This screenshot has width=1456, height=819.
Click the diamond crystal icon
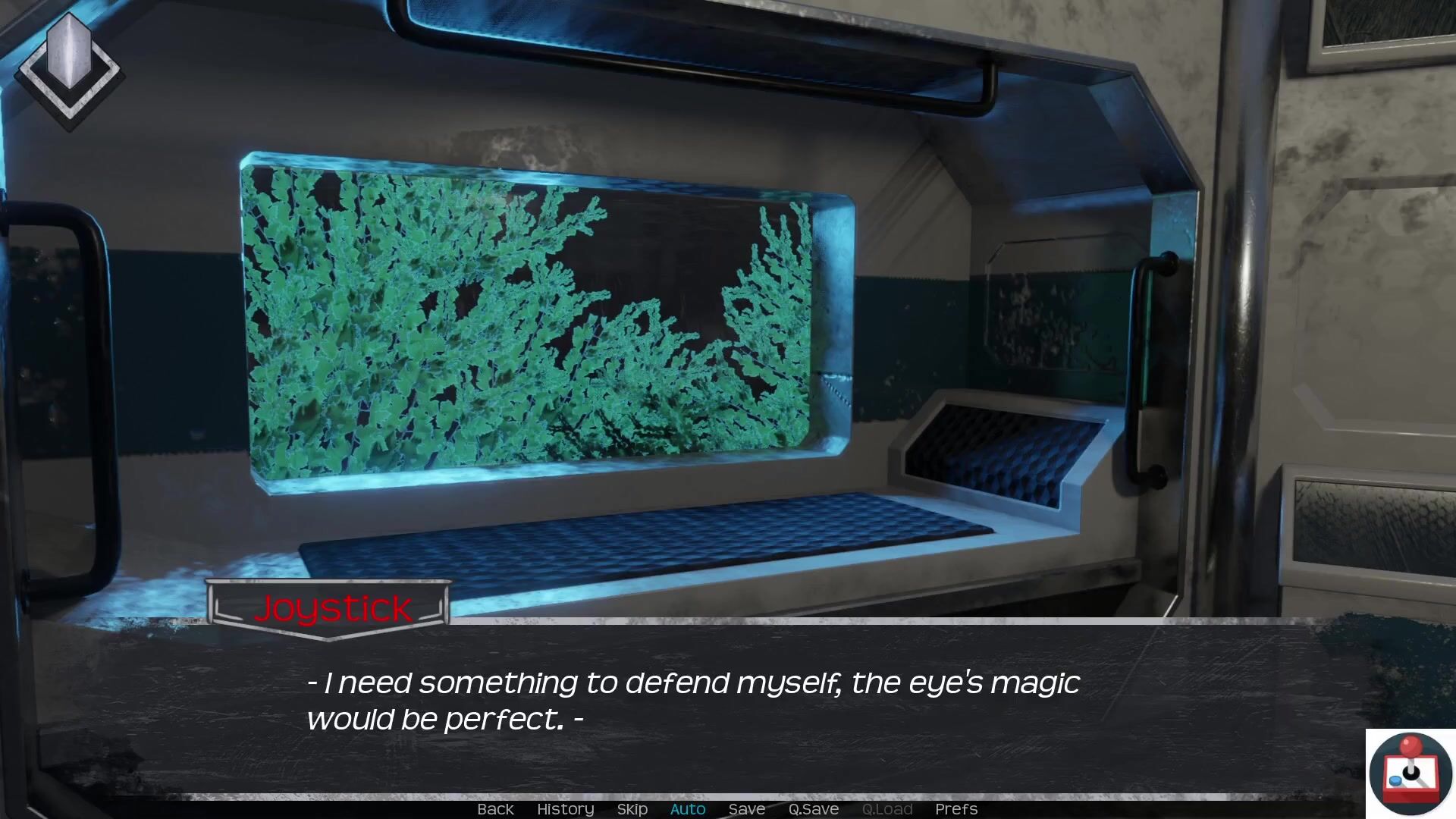coord(69,69)
